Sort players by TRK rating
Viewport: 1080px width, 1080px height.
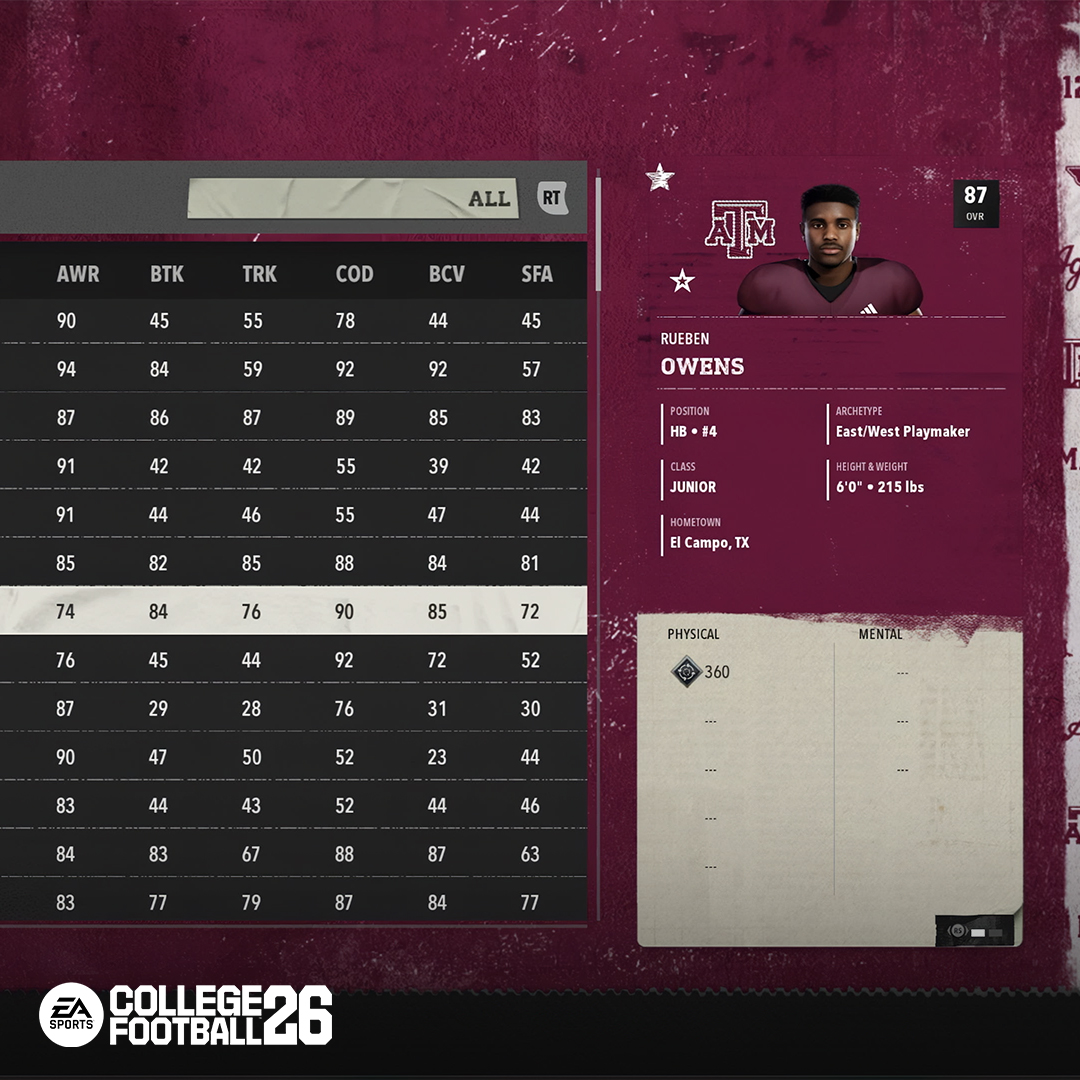coord(259,273)
